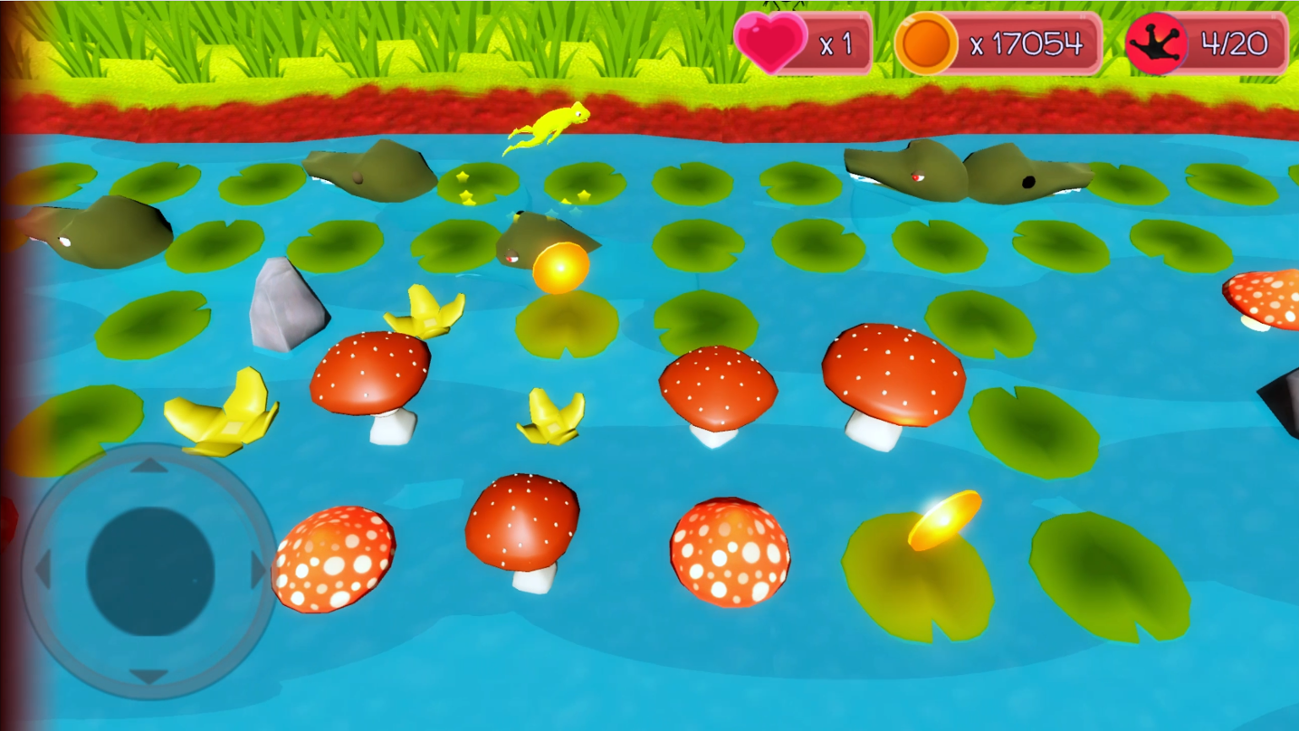1299x731 pixels.
Task: Tap the pink heart lives icon
Action: [x=772, y=42]
